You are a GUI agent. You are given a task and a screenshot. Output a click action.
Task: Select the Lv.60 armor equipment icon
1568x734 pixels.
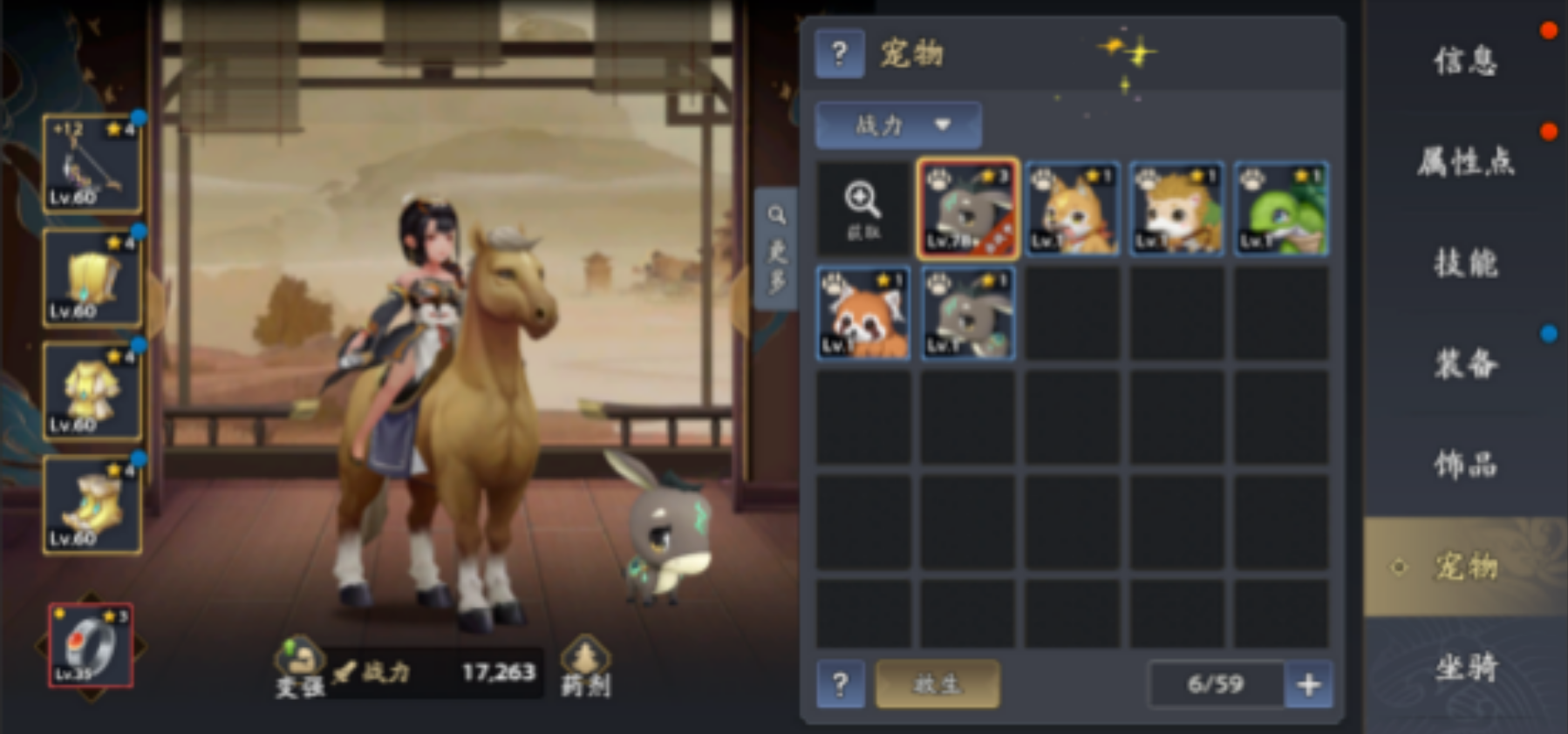[x=91, y=391]
